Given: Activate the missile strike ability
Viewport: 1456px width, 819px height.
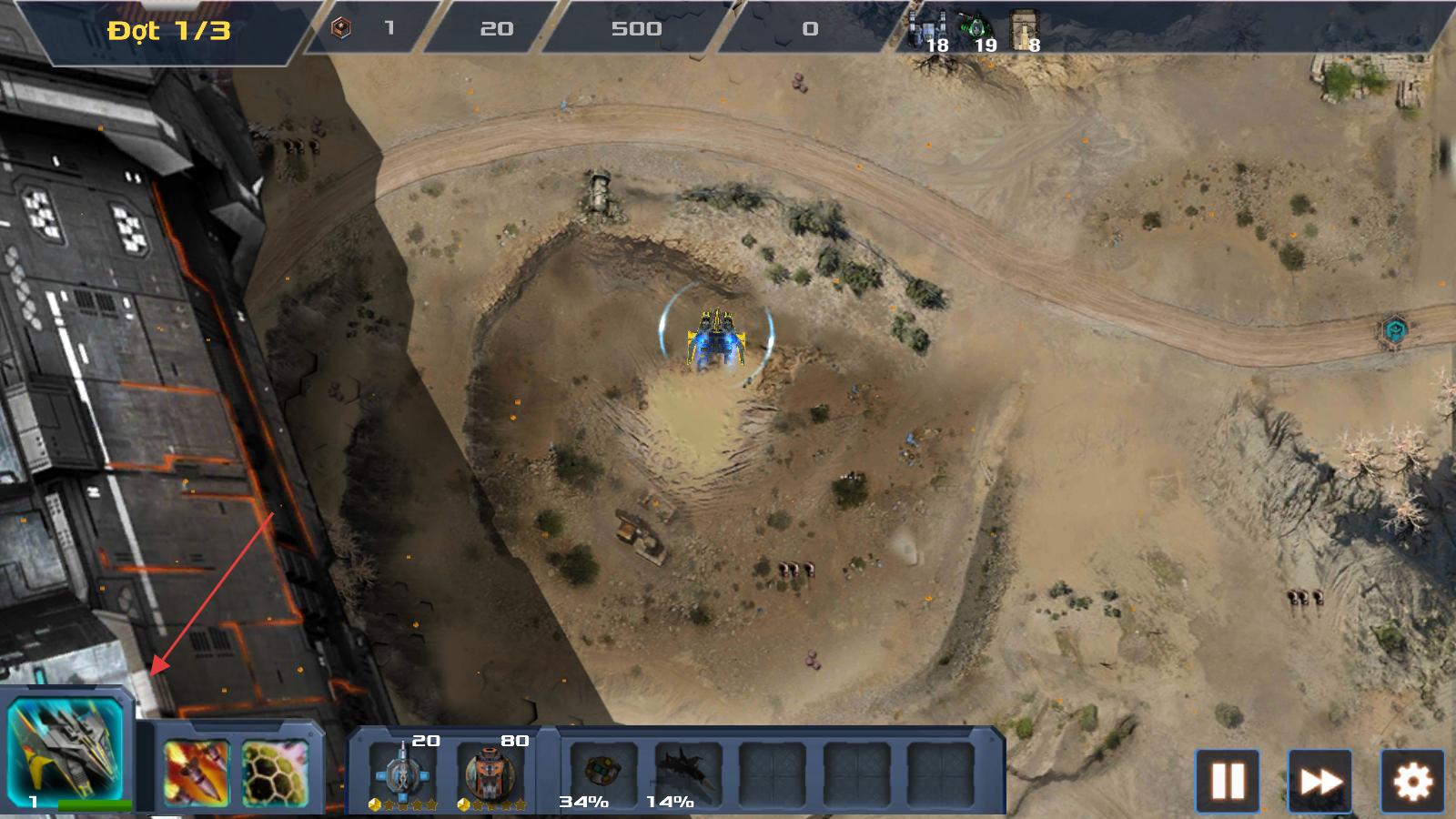Looking at the screenshot, I should pyautogui.click(x=196, y=773).
